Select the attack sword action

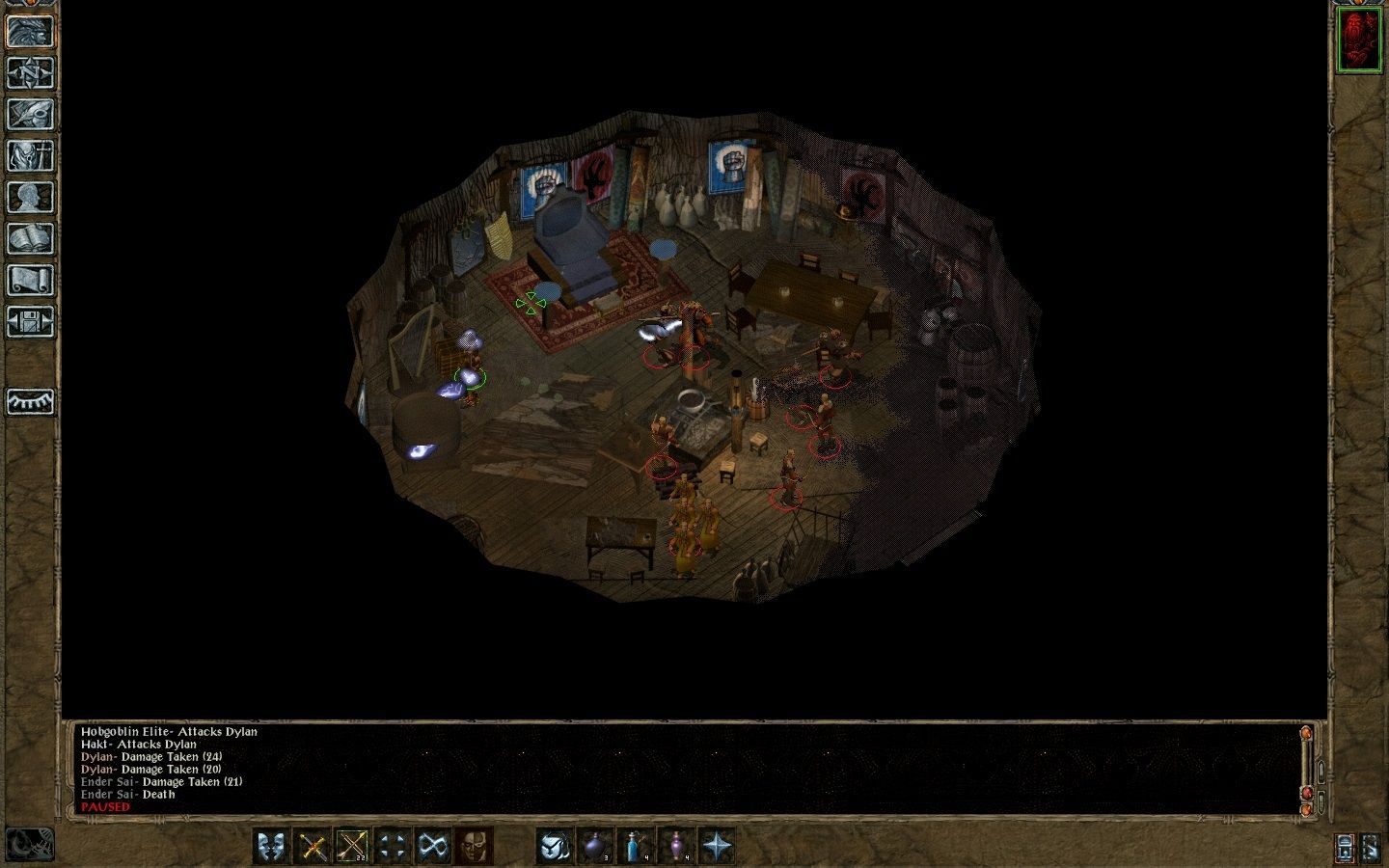(x=311, y=844)
